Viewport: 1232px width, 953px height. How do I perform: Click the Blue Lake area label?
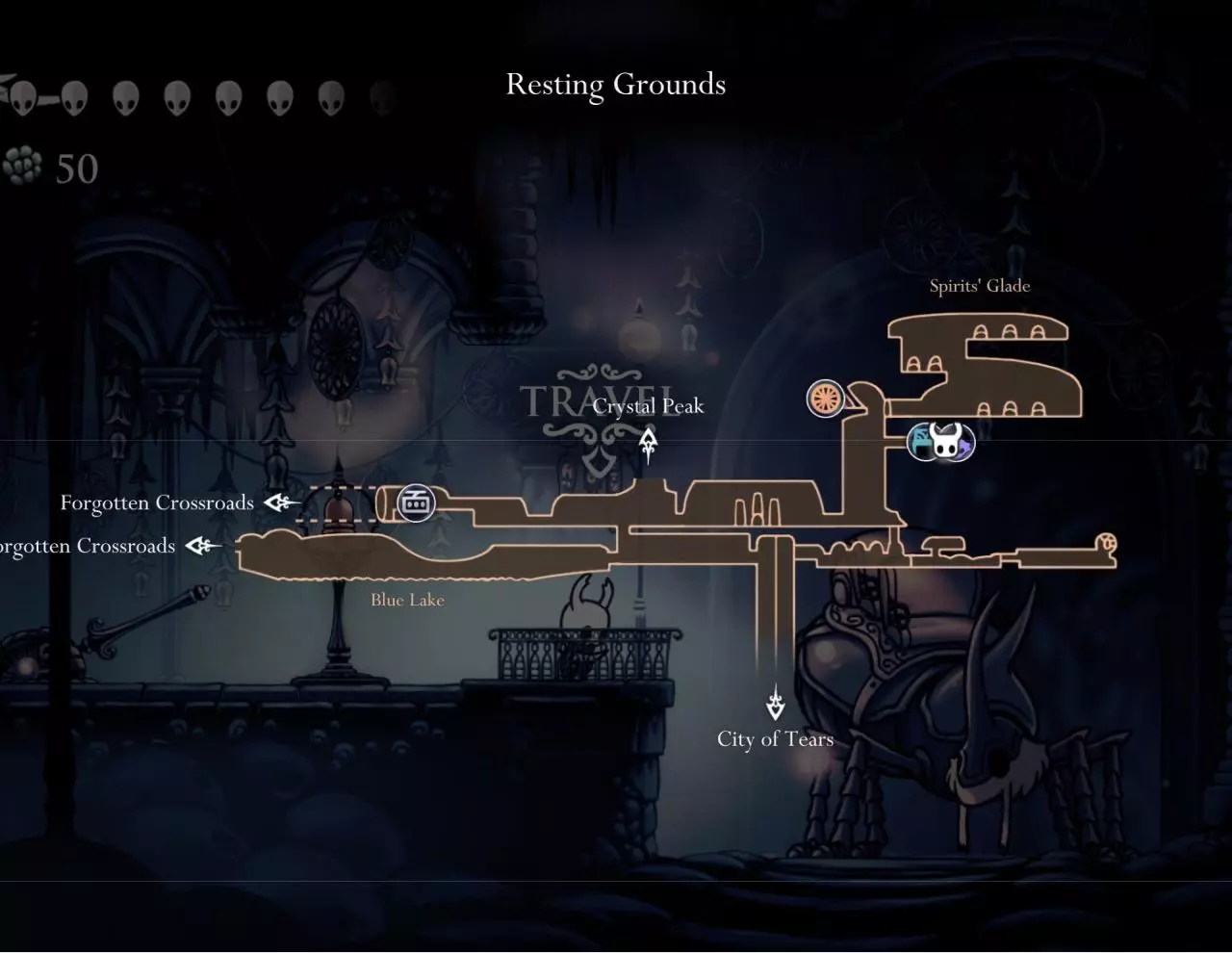[x=407, y=600]
